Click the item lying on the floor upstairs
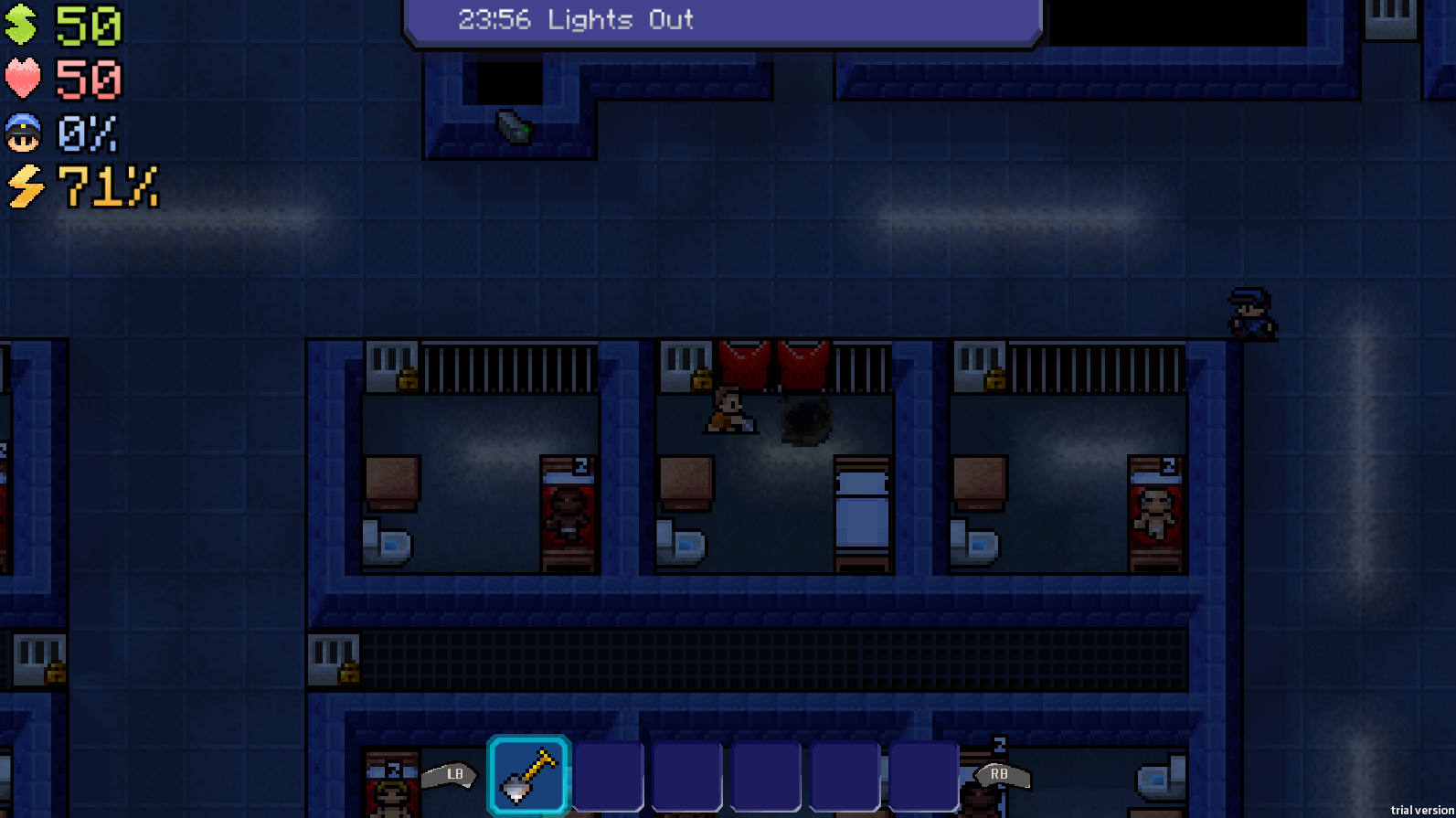This screenshot has height=818, width=1456. point(512,128)
